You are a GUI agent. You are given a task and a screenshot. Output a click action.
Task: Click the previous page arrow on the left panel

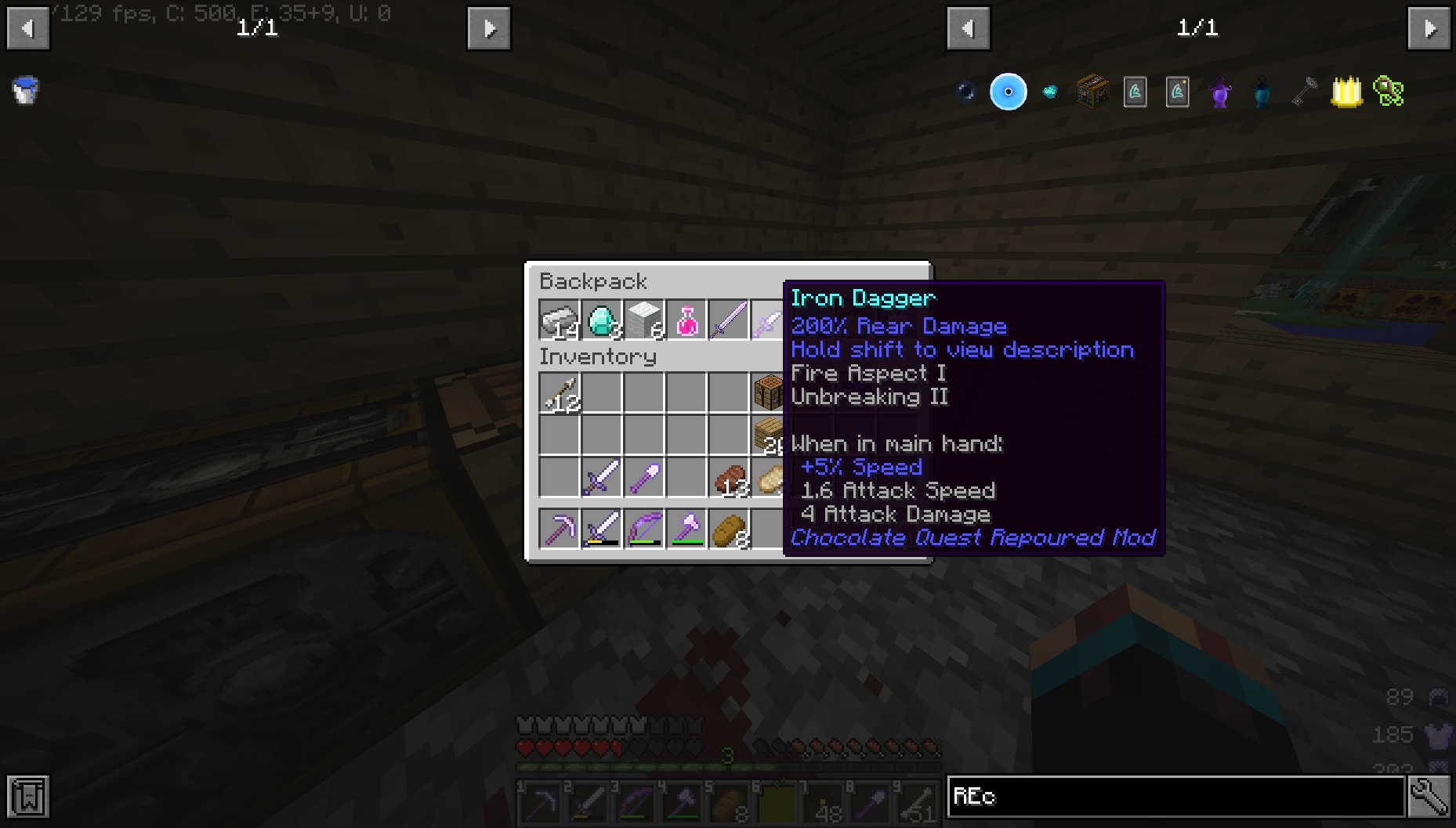click(x=28, y=28)
